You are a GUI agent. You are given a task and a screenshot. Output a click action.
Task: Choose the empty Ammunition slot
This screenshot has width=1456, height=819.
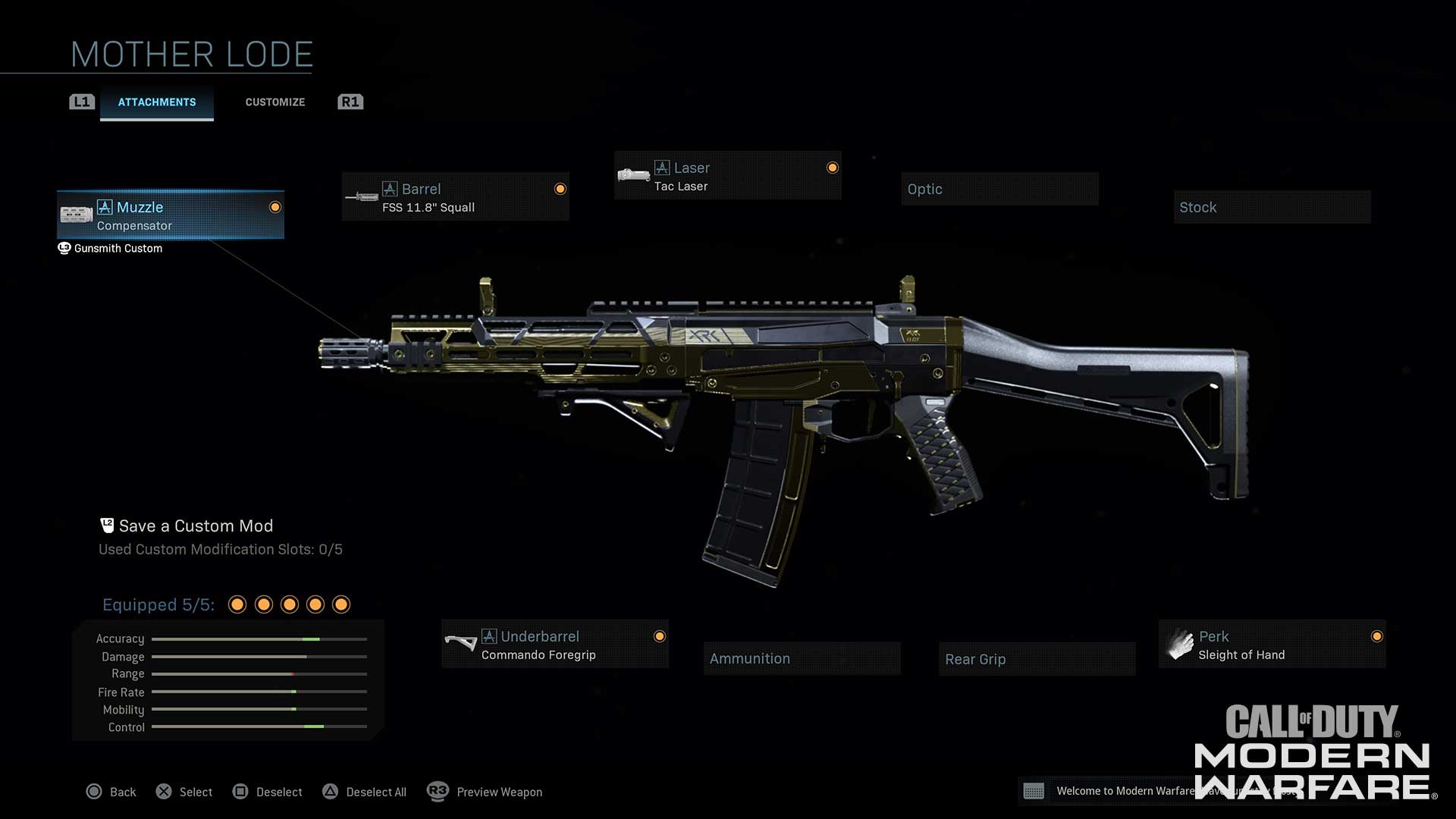pos(802,659)
